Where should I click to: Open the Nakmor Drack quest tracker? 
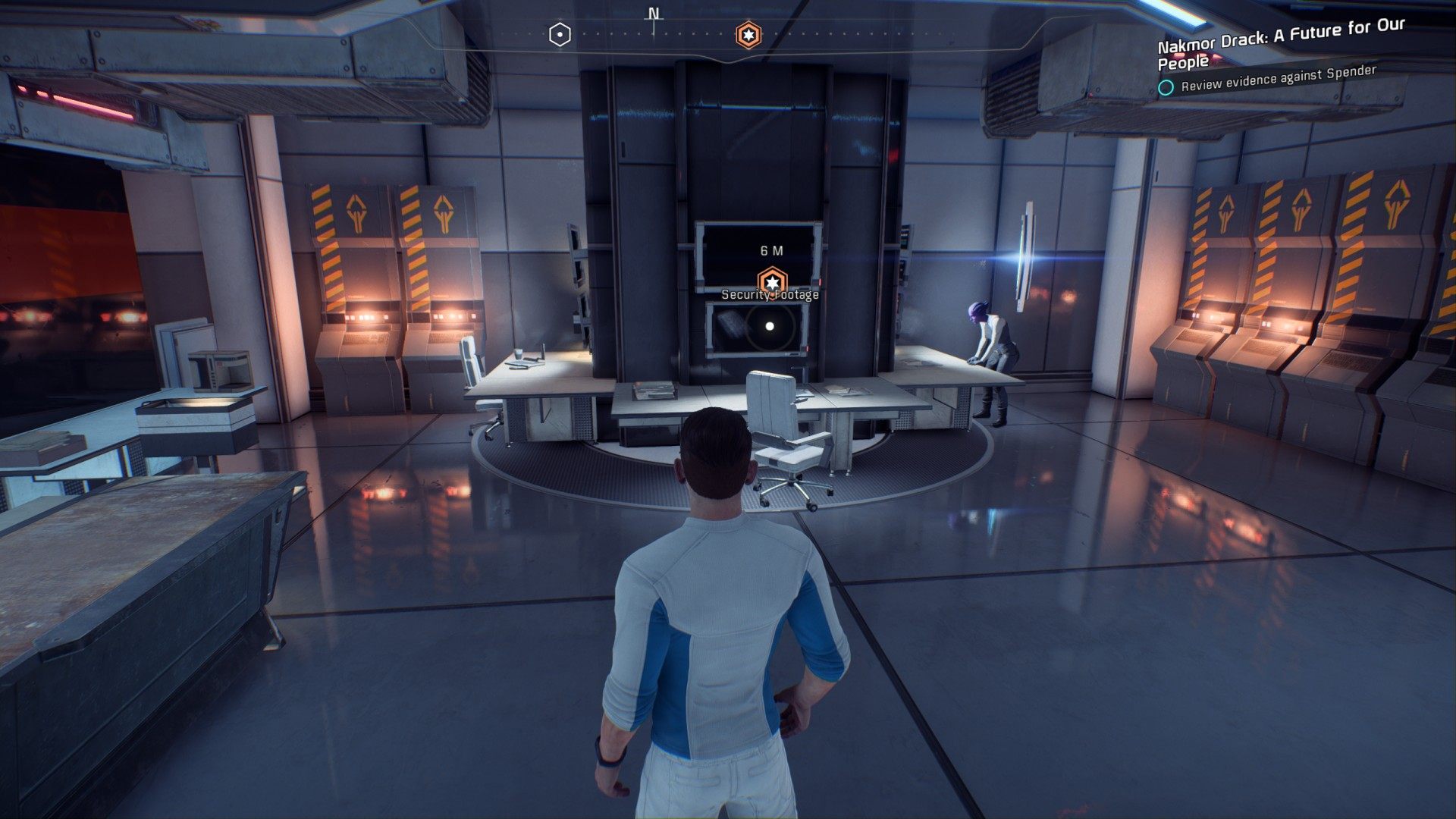[x=1280, y=44]
